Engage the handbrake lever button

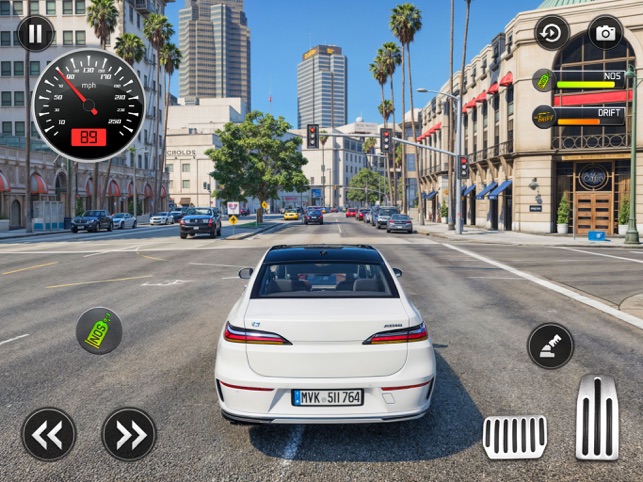point(550,346)
